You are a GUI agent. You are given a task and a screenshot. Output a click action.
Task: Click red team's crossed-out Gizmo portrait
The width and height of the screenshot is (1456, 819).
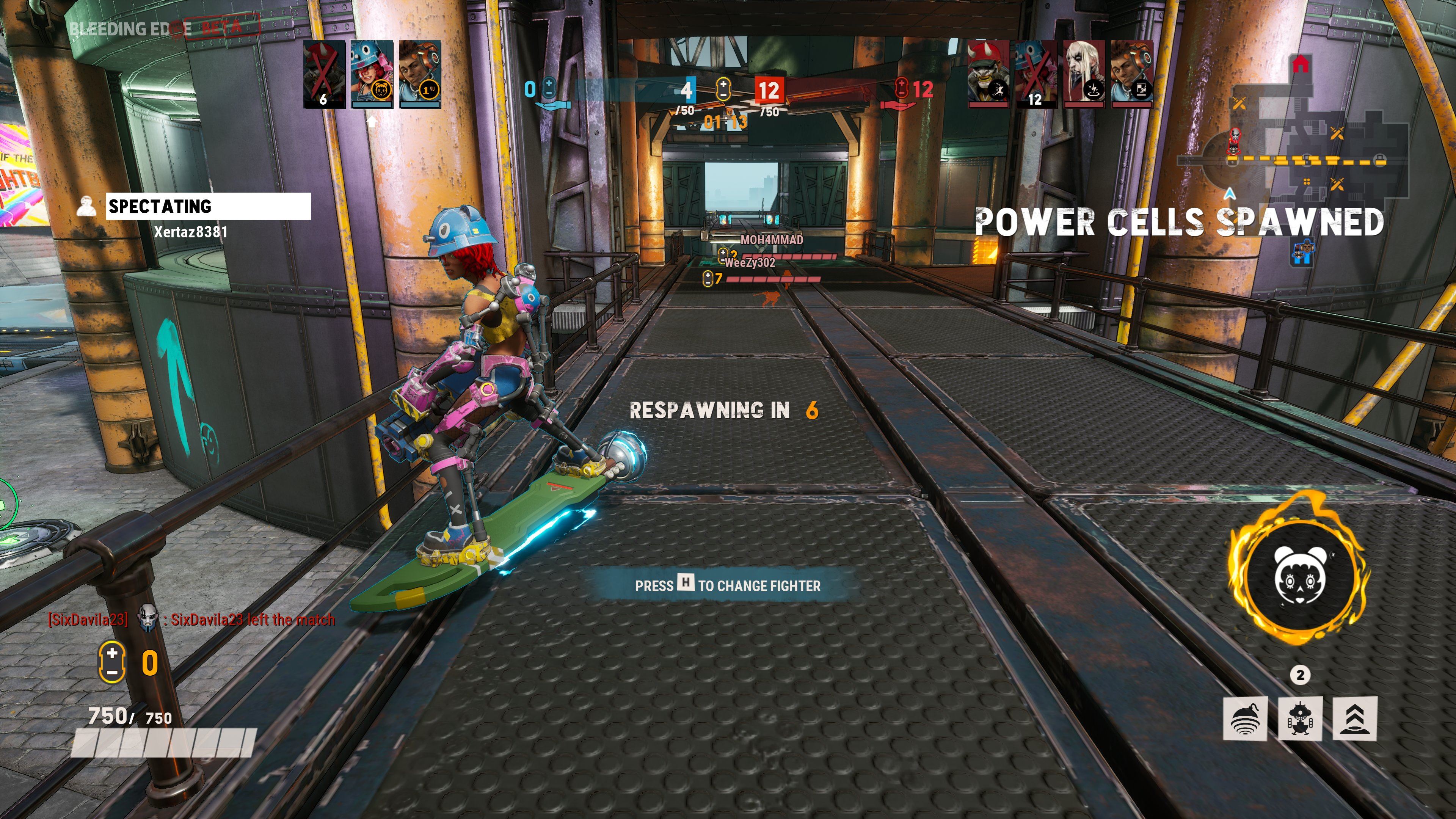point(1036,74)
